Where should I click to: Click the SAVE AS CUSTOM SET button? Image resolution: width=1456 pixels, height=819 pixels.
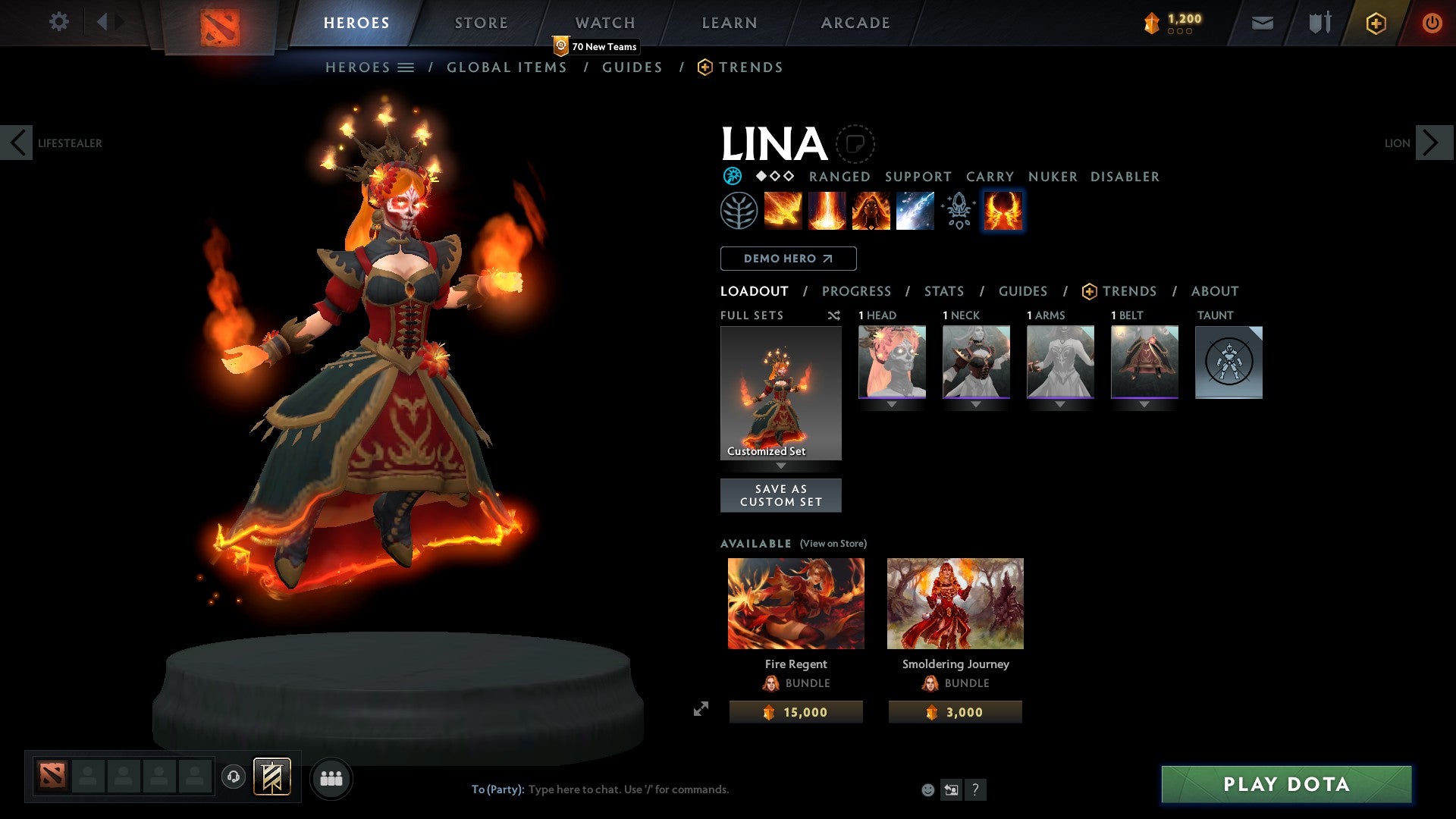[781, 495]
